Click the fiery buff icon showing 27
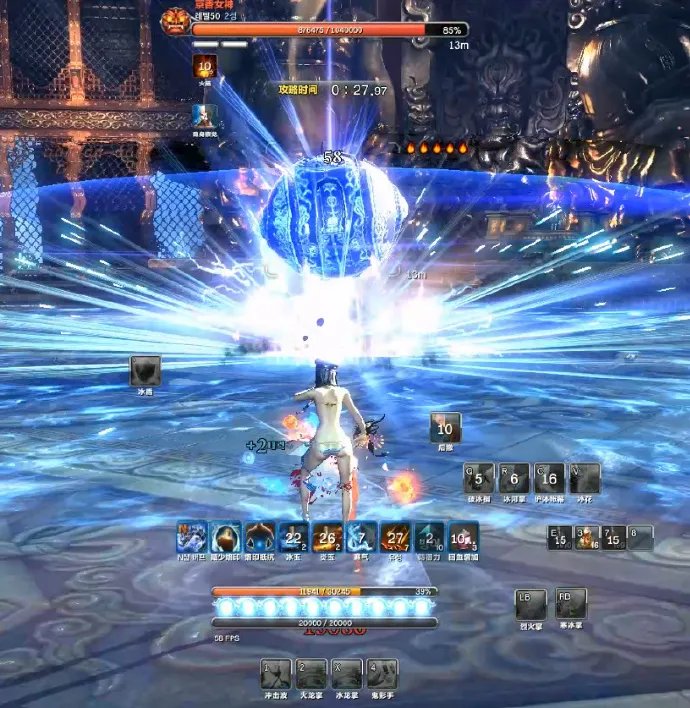The height and width of the screenshot is (708, 690). tap(396, 537)
